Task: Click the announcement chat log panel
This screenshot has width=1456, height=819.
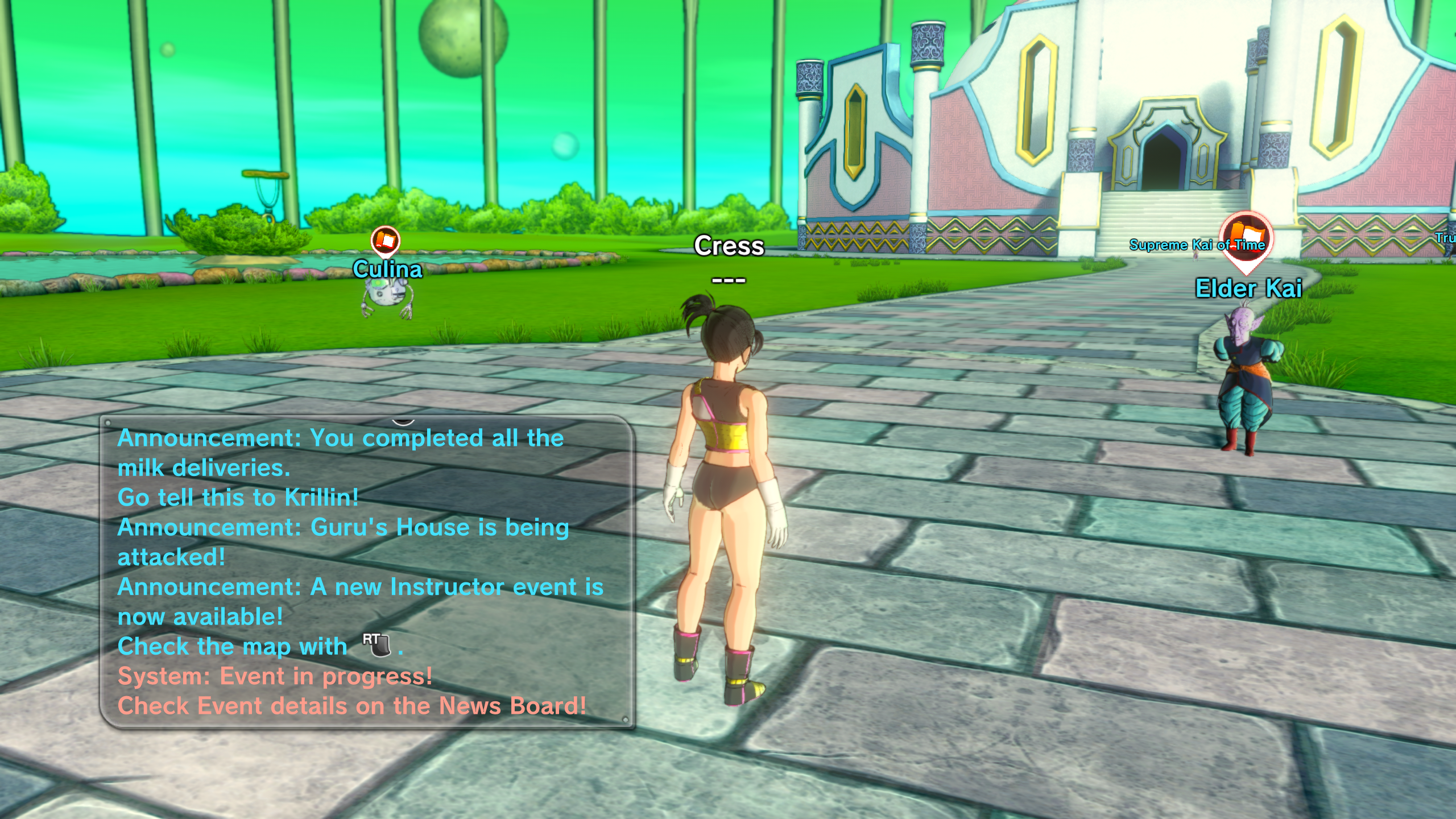Action: tap(367, 572)
